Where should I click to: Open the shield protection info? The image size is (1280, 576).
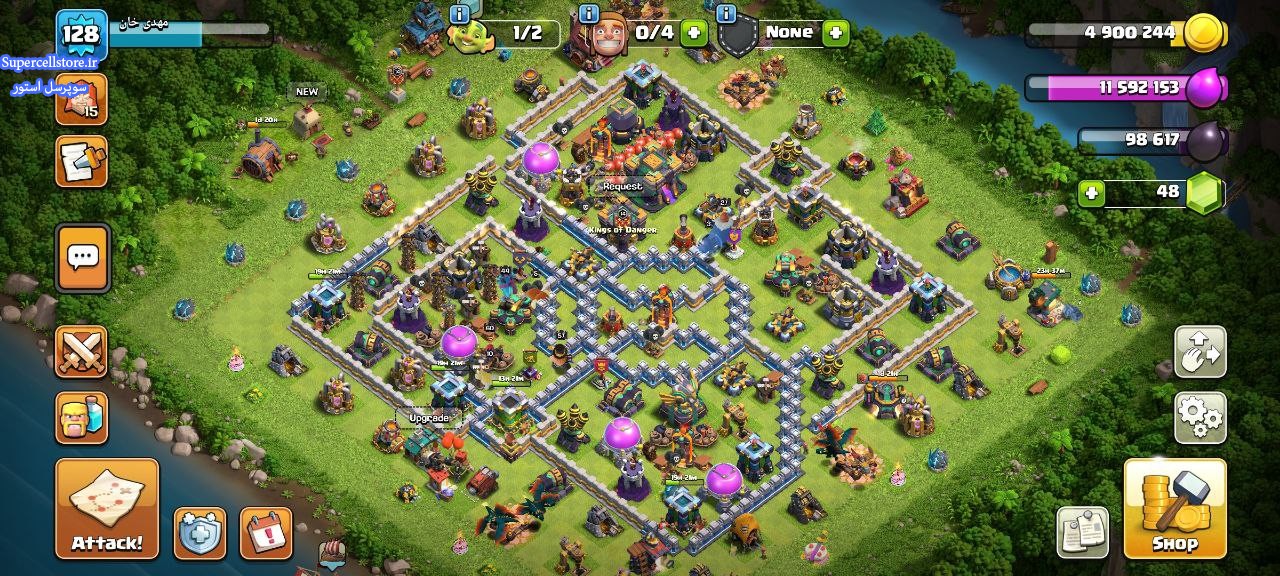click(x=200, y=532)
